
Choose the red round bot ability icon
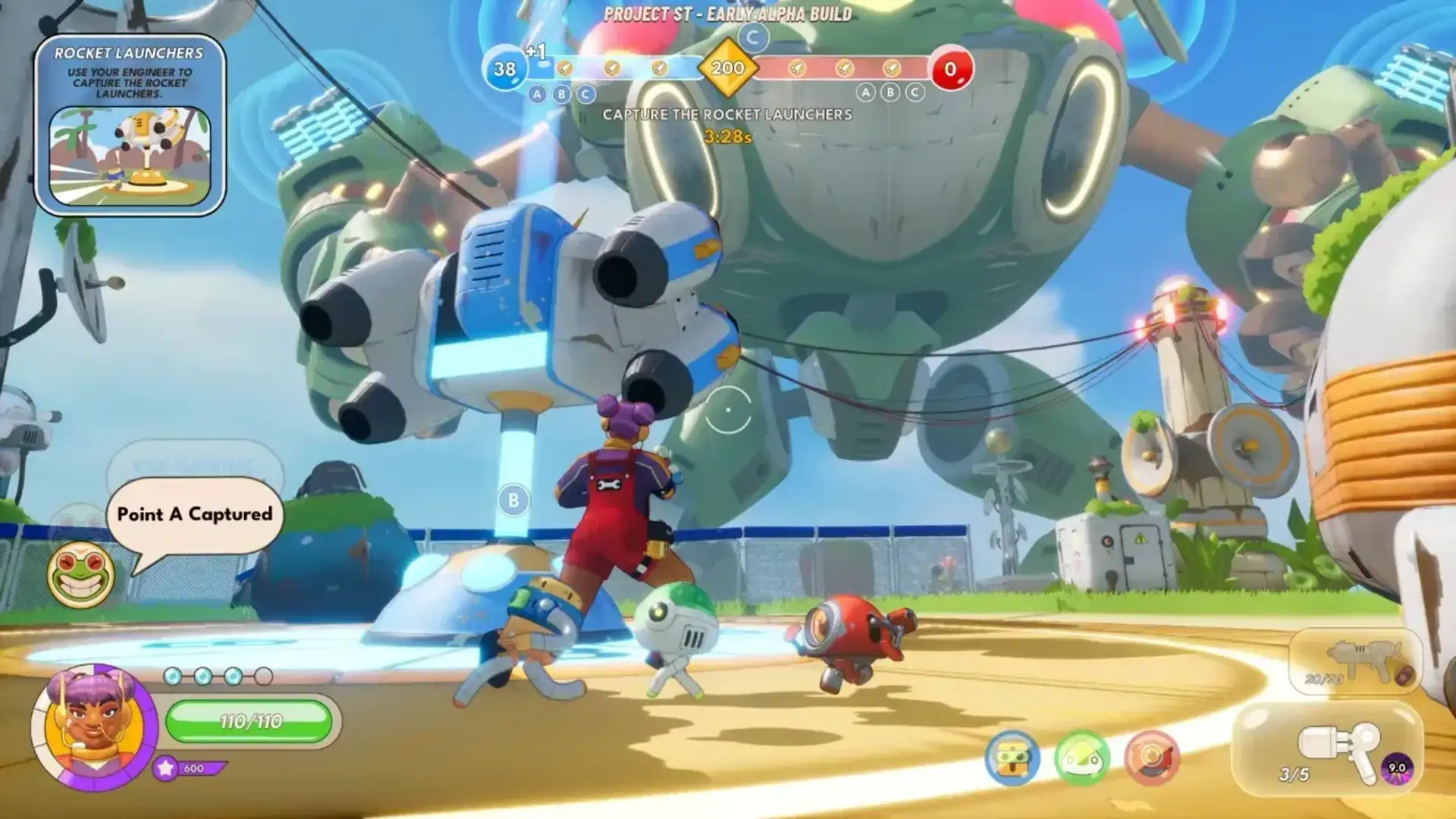click(1151, 758)
